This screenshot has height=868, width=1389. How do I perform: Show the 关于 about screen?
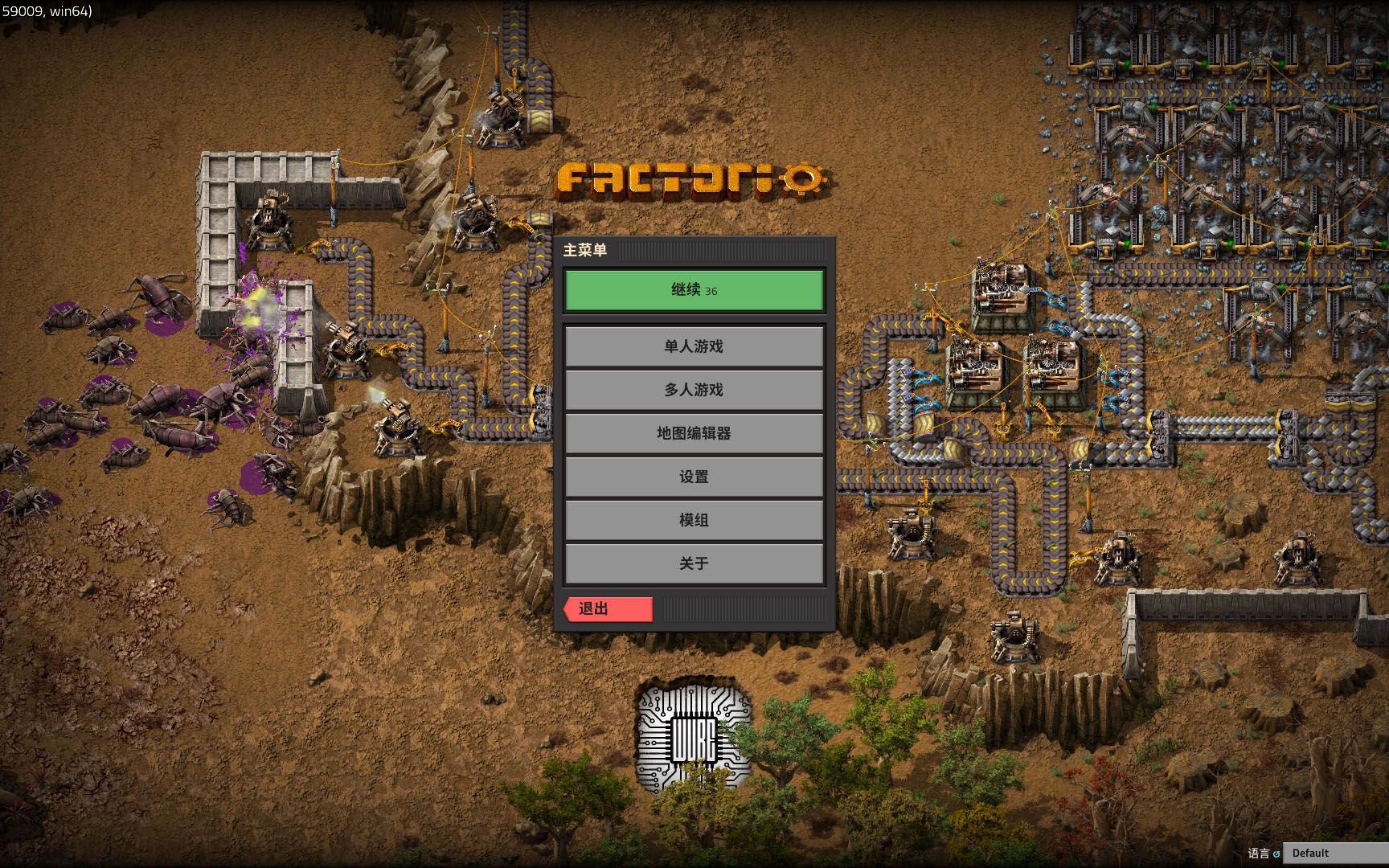694,563
